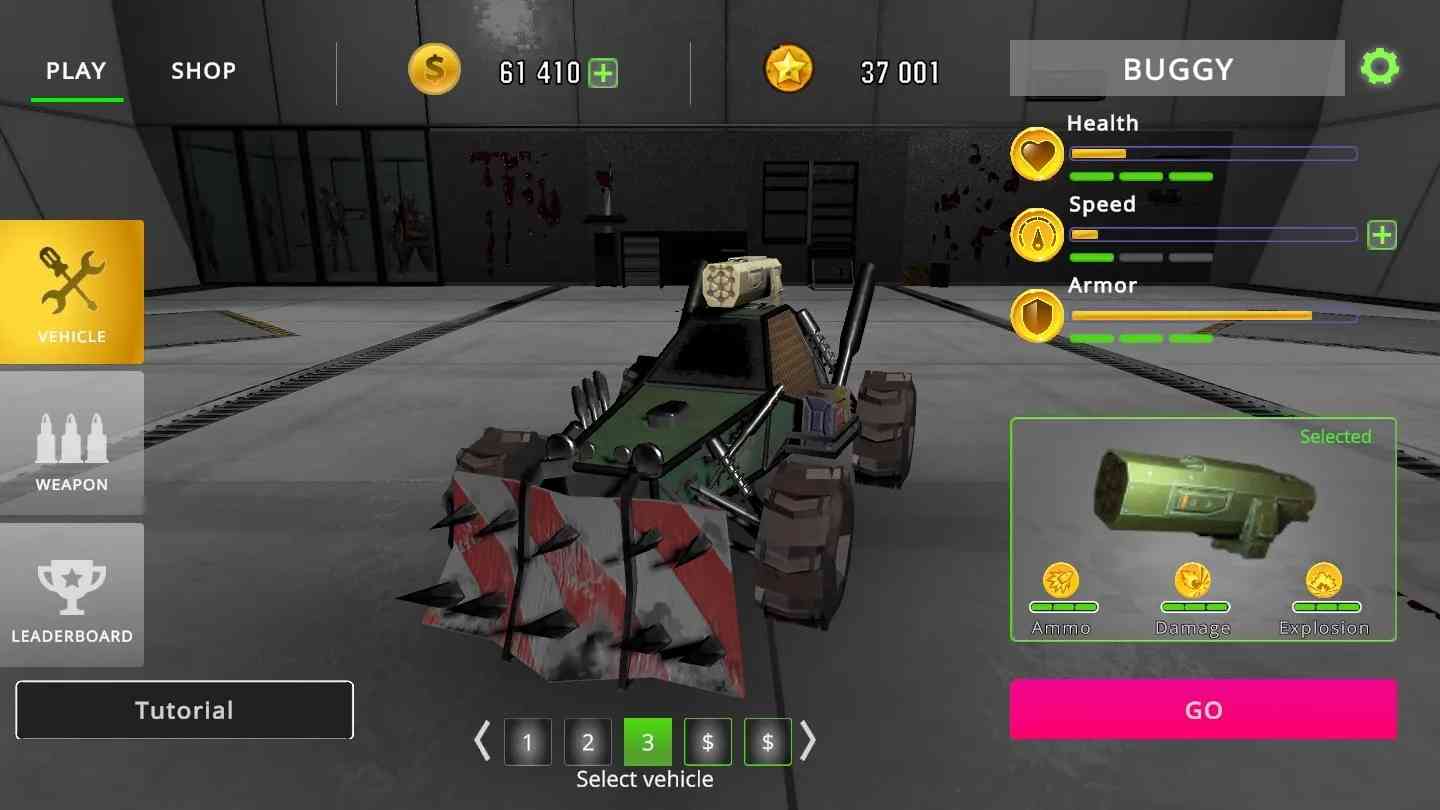Open the SHOP tab

click(203, 71)
